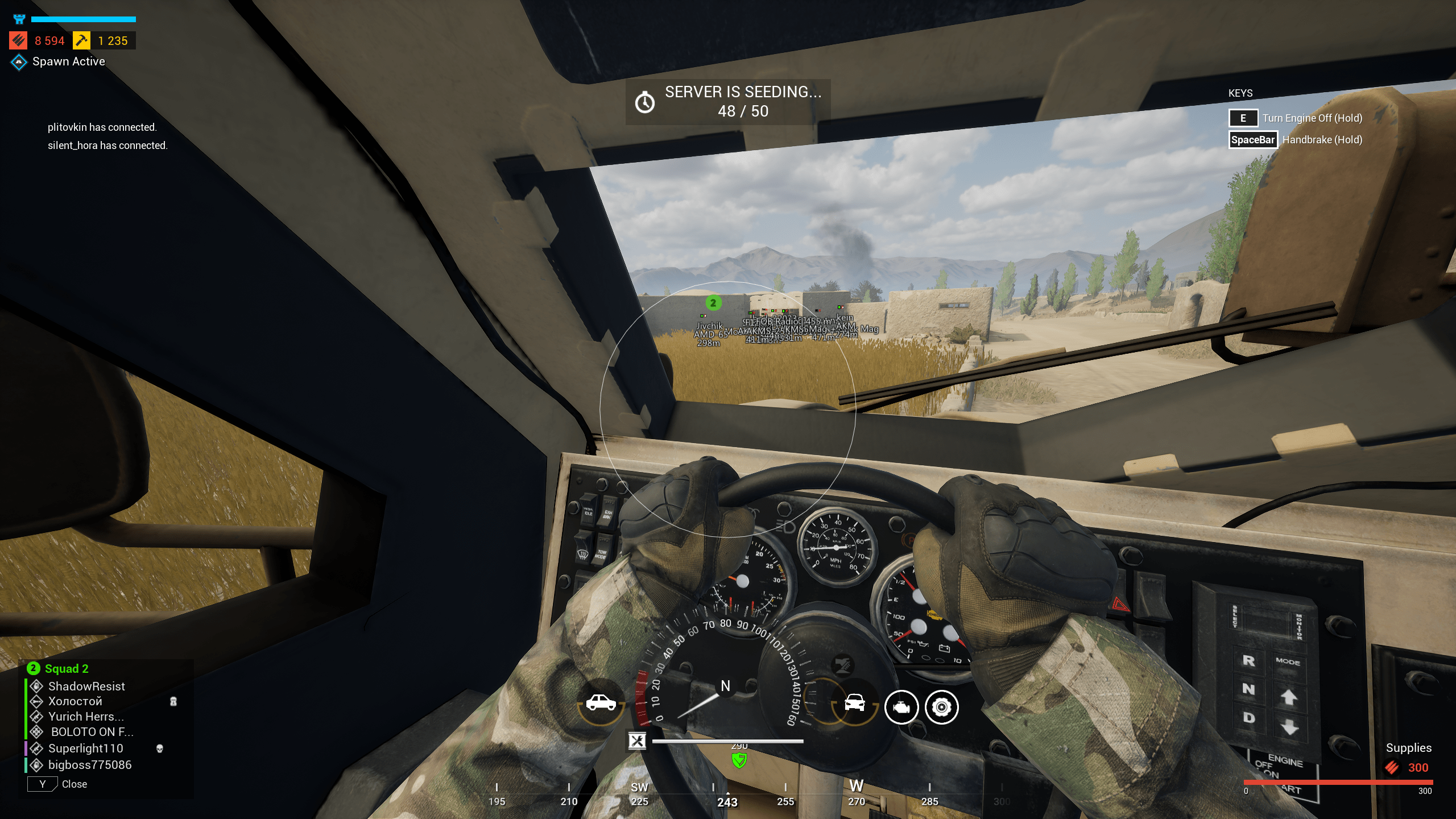Click the green shield compass marker
This screenshot has height=819, width=1456.
739,760
